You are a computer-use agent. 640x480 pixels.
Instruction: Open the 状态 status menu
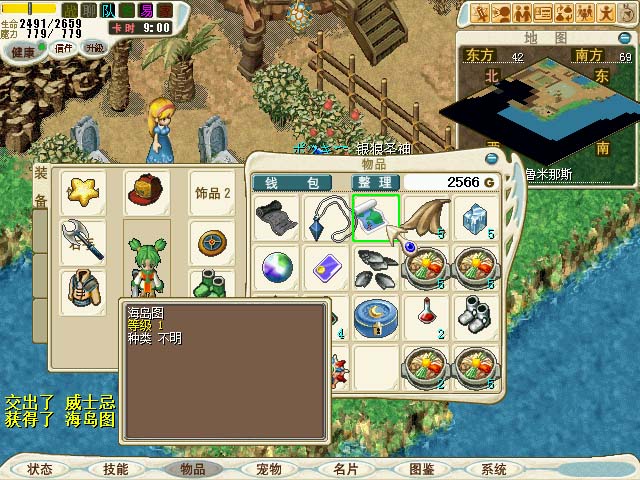pos(40,469)
